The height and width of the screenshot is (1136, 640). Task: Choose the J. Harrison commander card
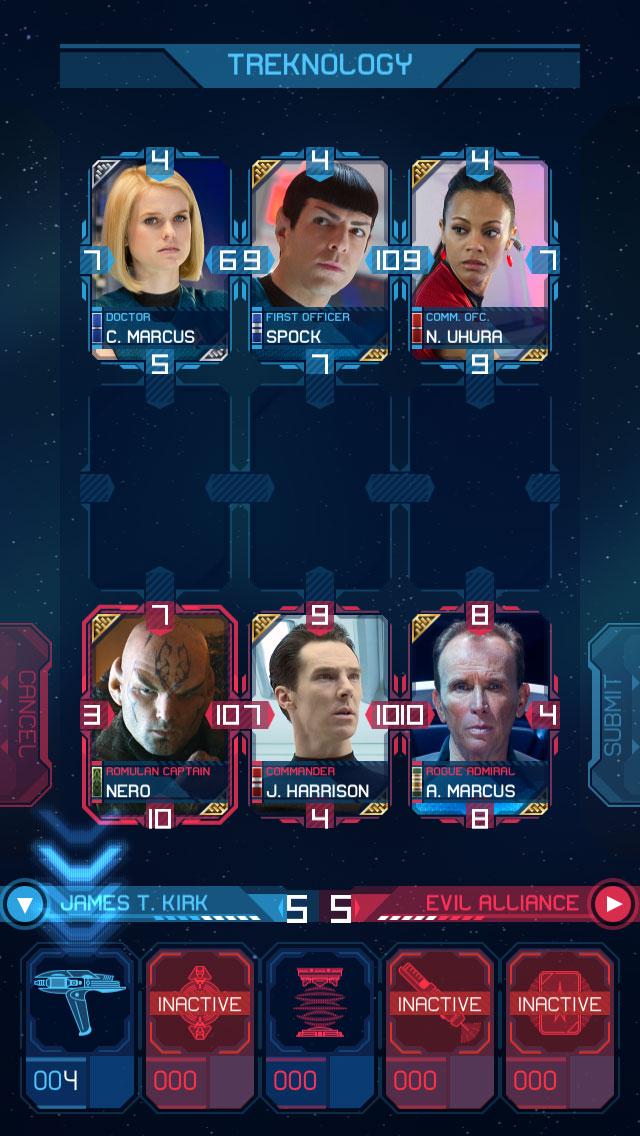(319, 712)
